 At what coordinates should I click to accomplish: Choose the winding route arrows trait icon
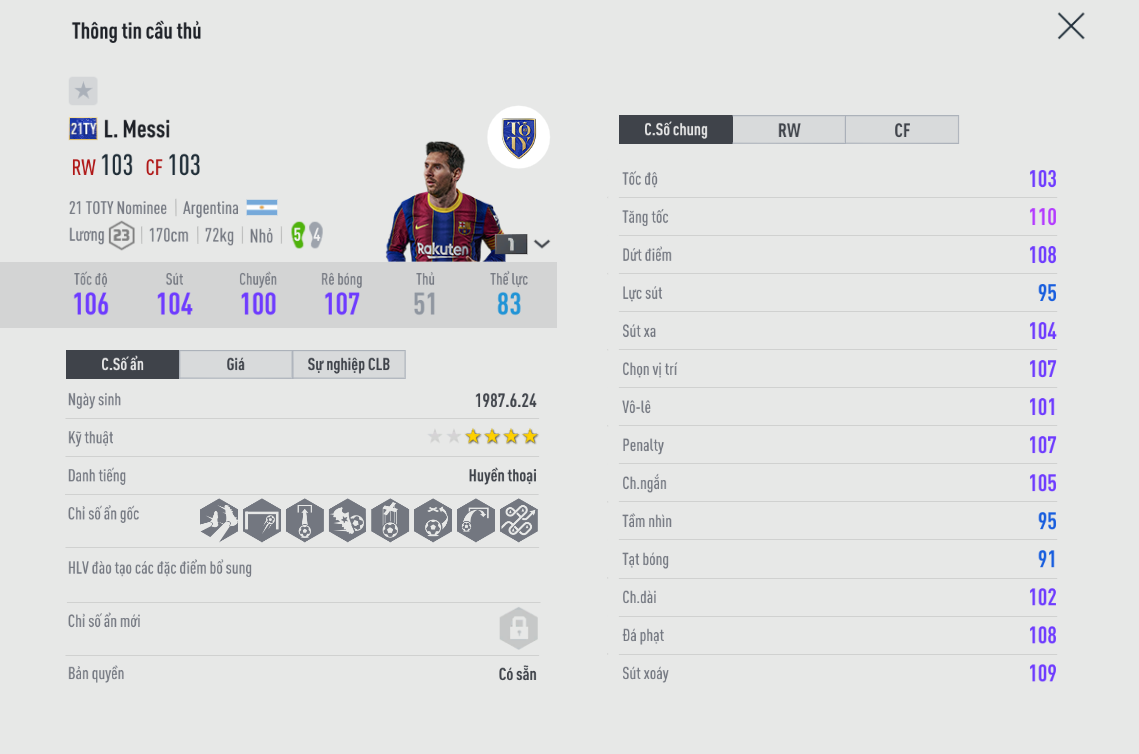tap(519, 521)
